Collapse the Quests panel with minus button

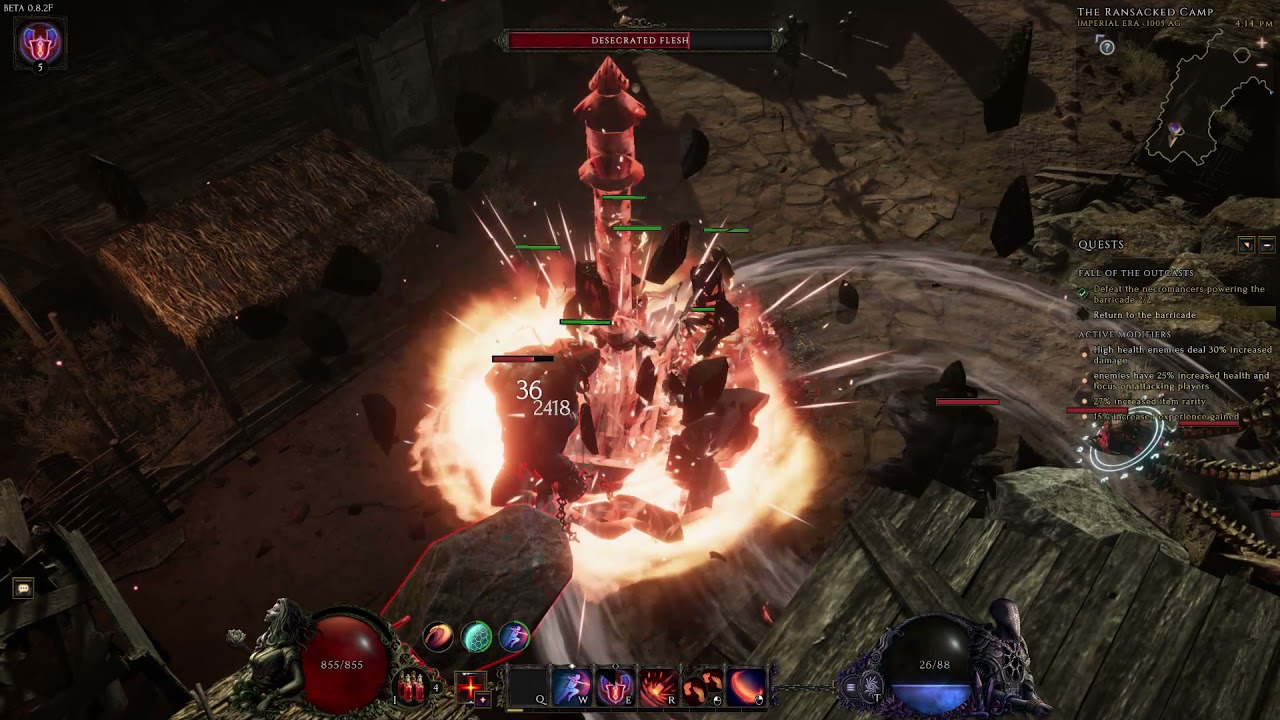(x=1267, y=245)
